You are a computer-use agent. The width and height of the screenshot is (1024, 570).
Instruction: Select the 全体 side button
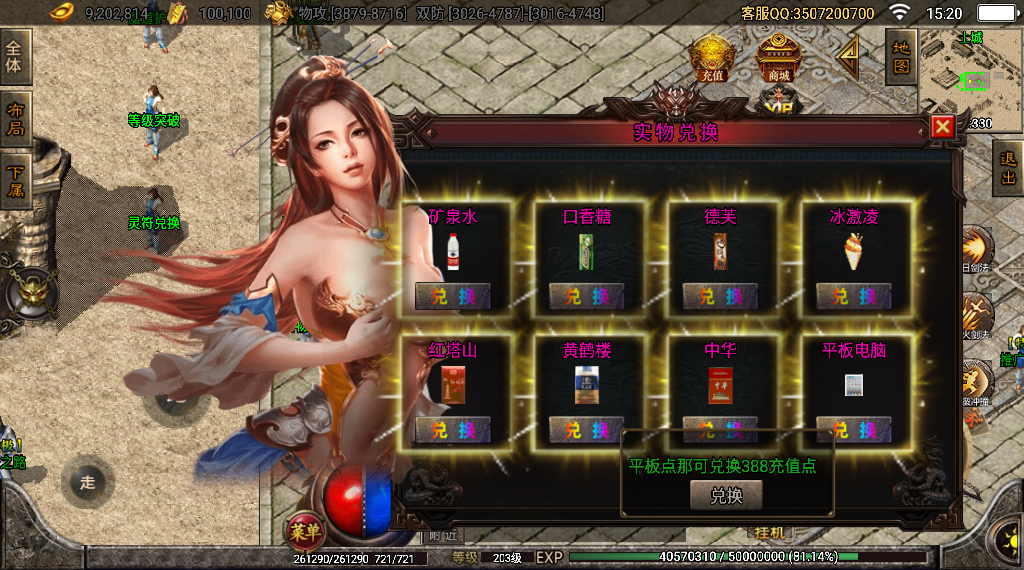15,58
